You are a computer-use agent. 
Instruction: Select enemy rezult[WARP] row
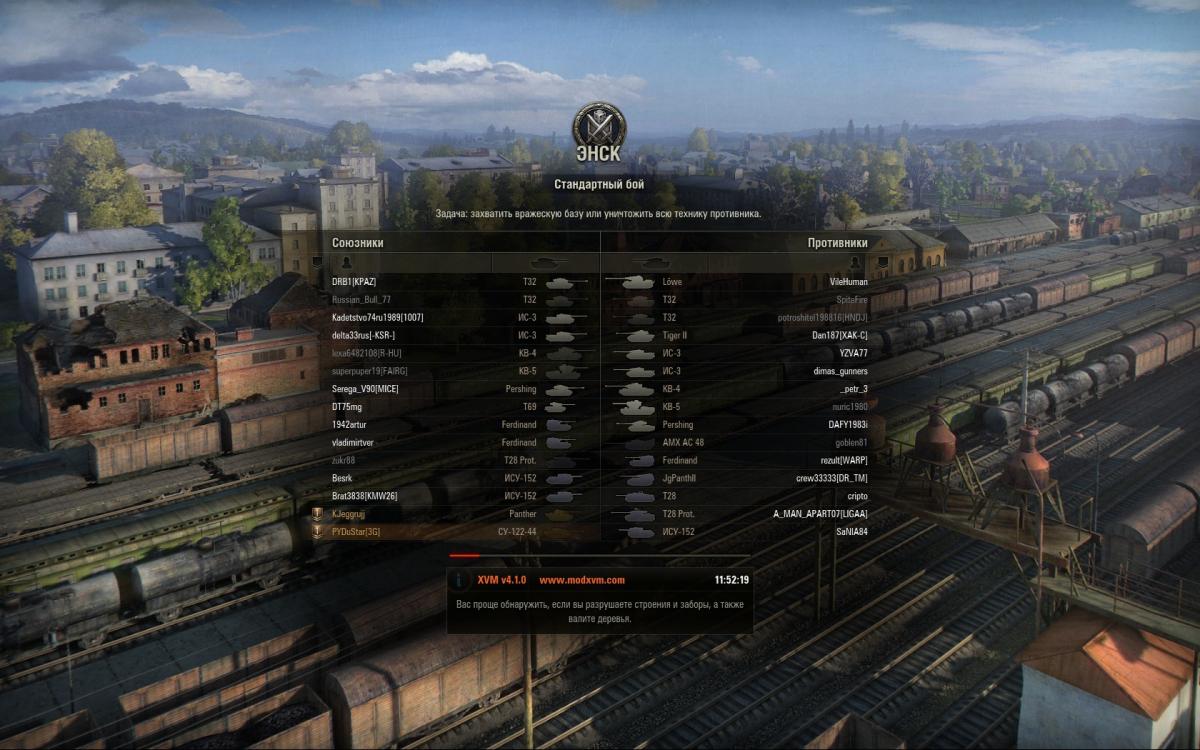pyautogui.click(x=844, y=460)
